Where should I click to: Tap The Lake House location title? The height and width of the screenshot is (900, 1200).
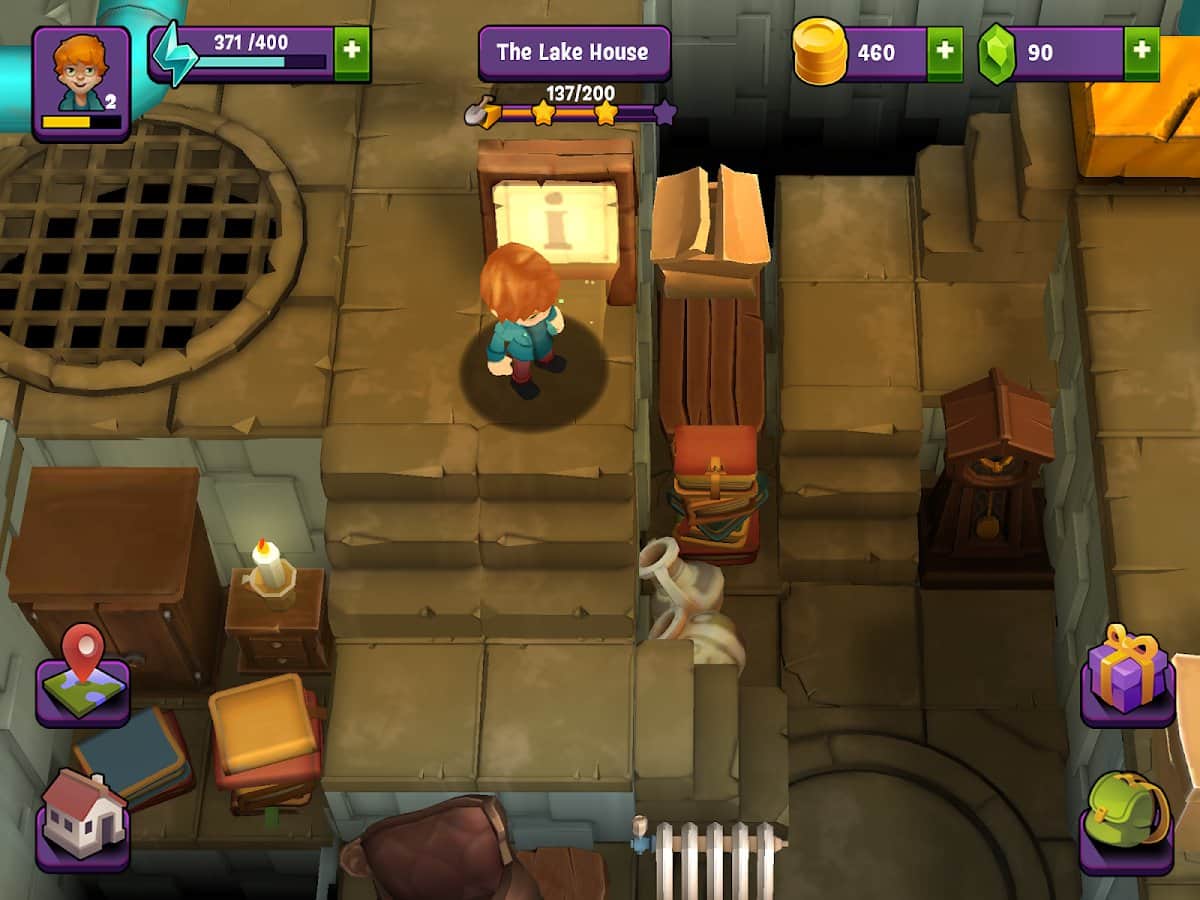(573, 53)
